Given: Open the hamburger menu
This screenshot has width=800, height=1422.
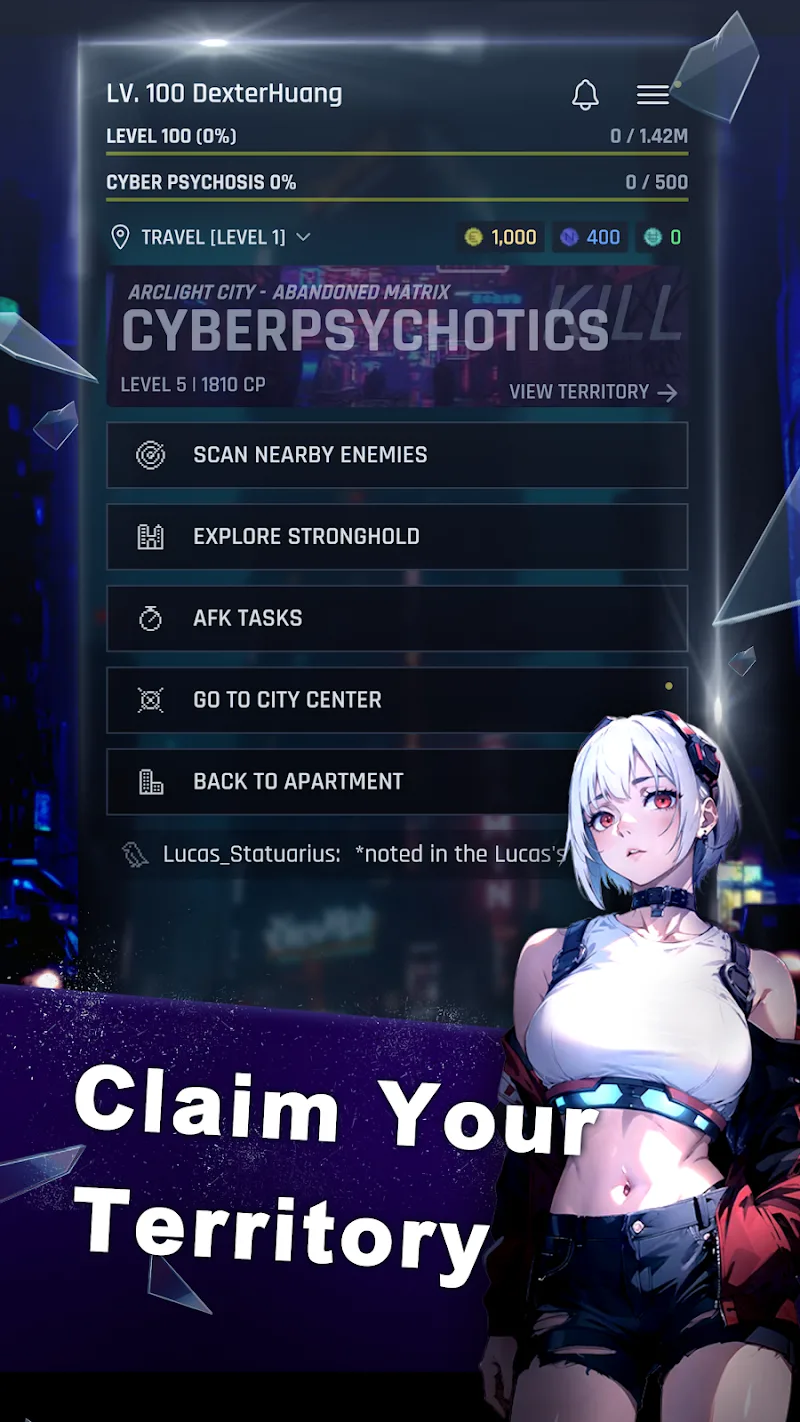Looking at the screenshot, I should [x=653, y=95].
